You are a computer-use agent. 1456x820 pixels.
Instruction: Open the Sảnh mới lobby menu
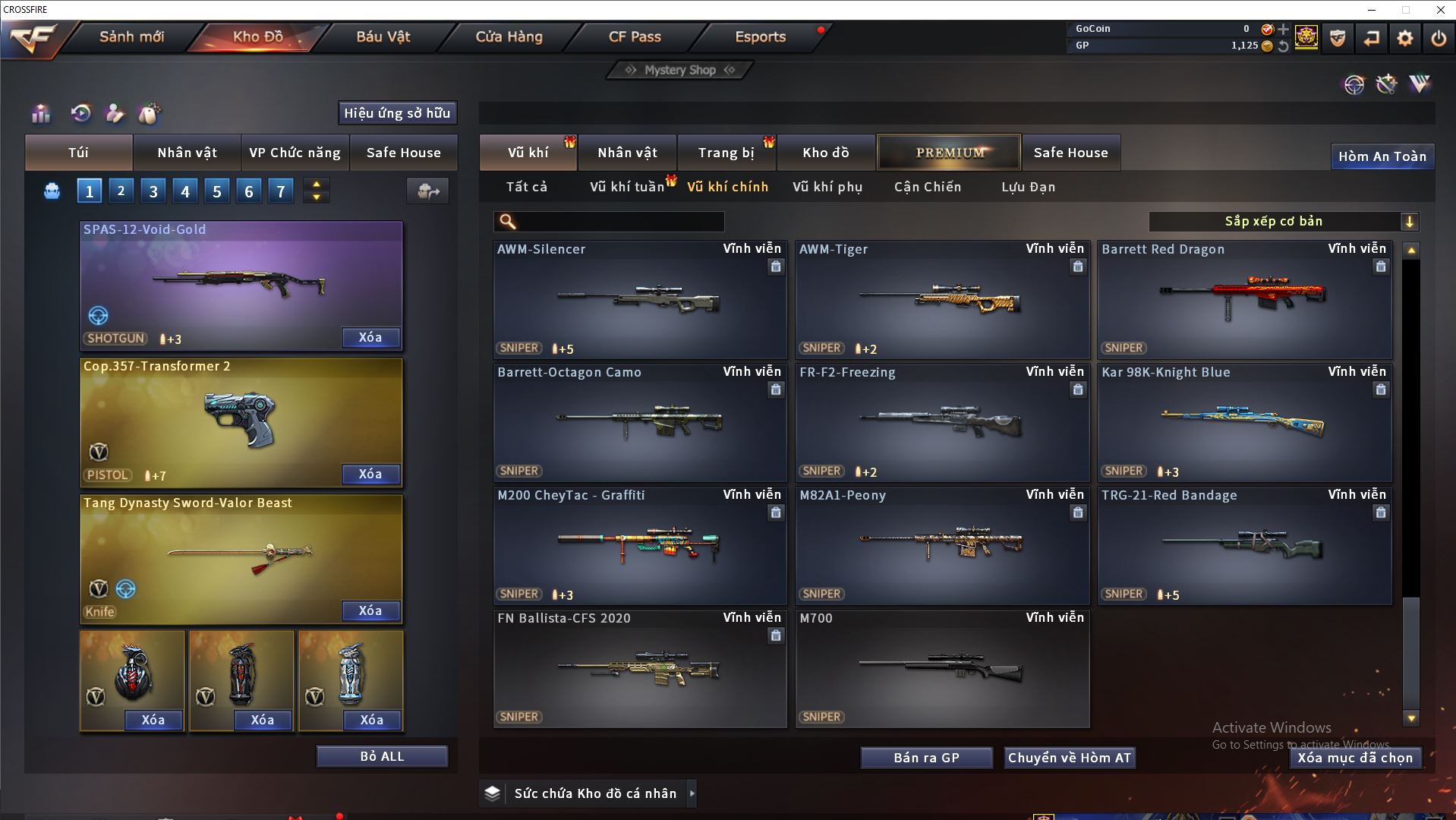click(x=131, y=36)
